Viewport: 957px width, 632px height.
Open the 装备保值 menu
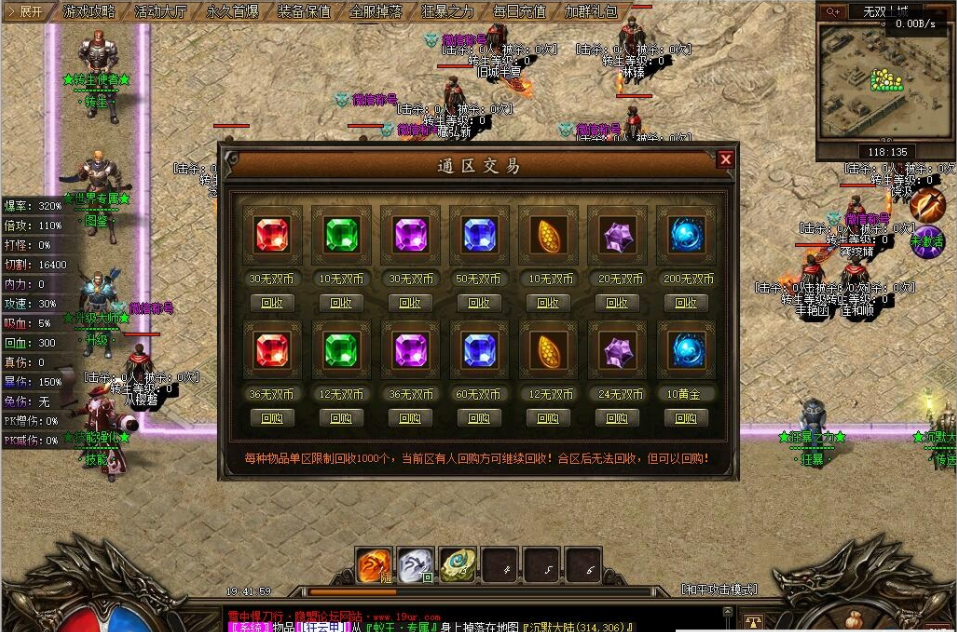pos(305,12)
